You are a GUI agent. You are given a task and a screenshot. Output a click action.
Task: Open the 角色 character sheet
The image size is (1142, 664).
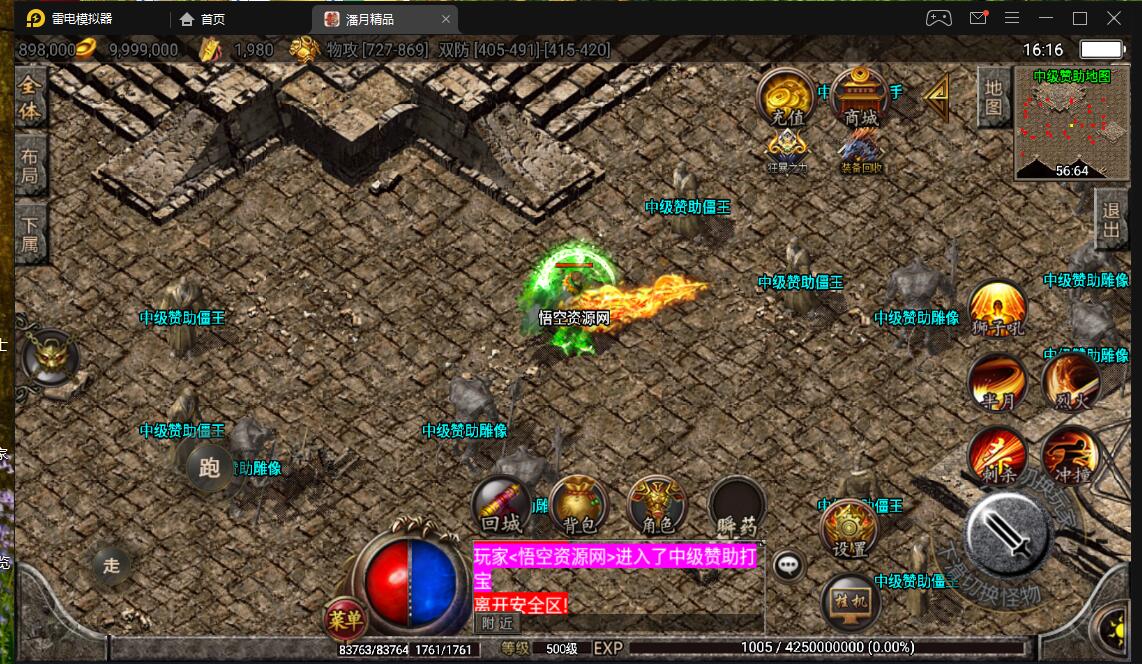point(657,505)
